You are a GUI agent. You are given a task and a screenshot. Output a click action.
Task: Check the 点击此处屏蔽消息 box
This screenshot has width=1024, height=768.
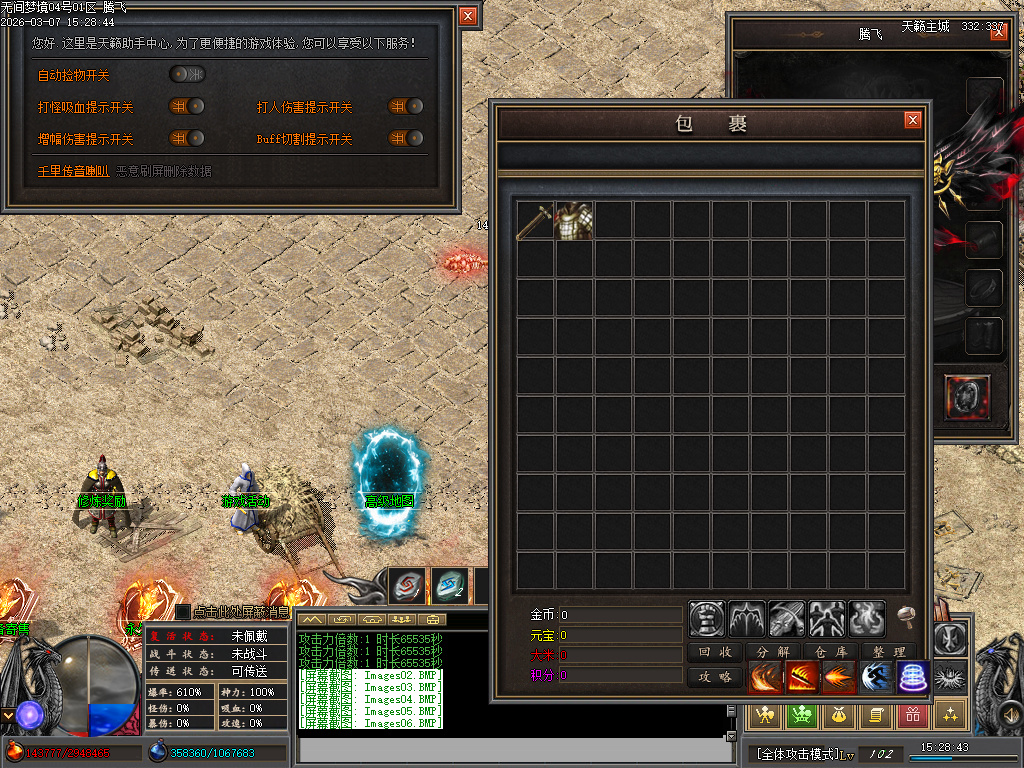tap(183, 611)
